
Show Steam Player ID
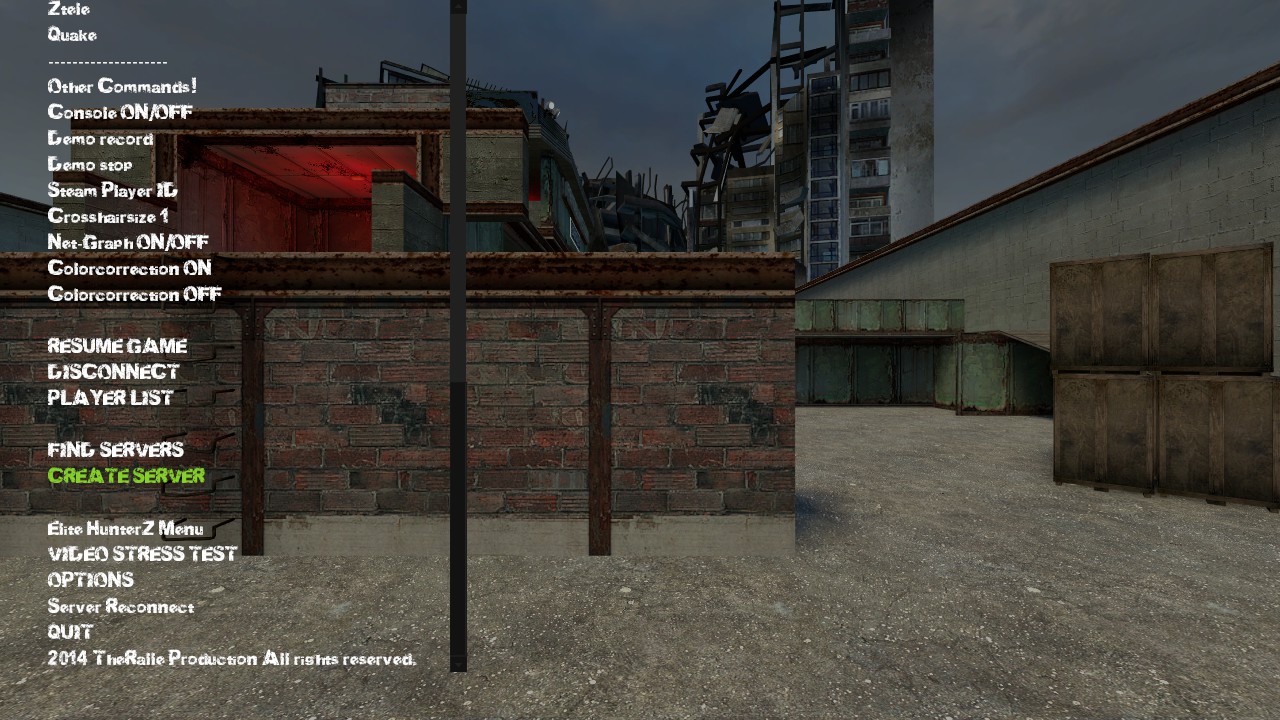point(112,191)
